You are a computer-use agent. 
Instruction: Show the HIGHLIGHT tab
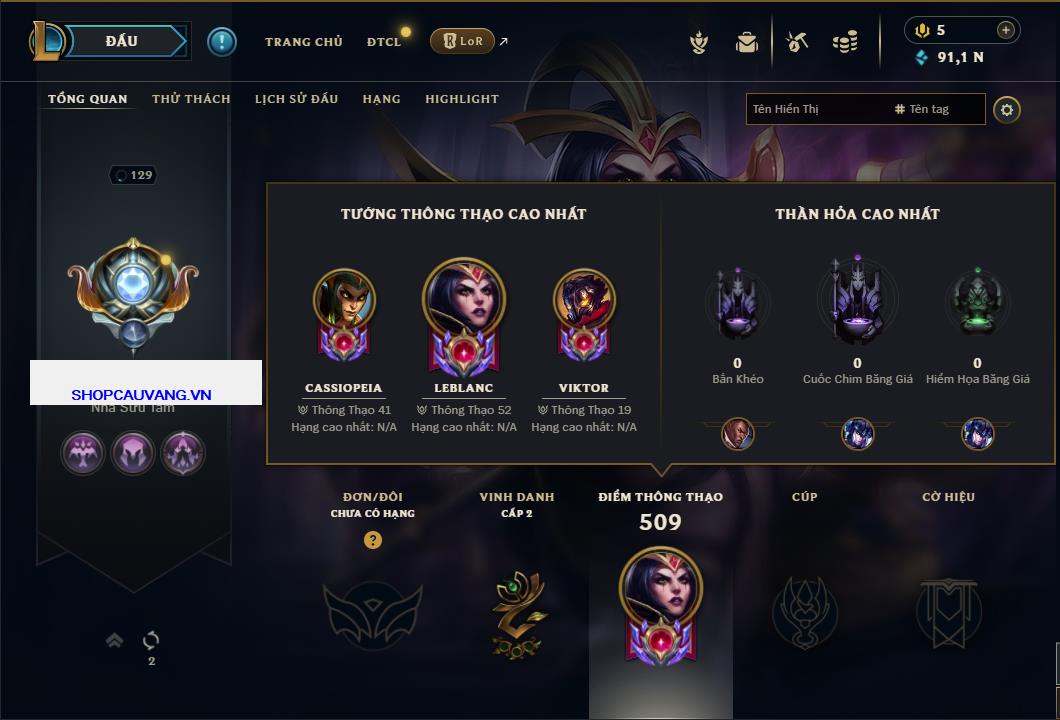click(x=461, y=99)
